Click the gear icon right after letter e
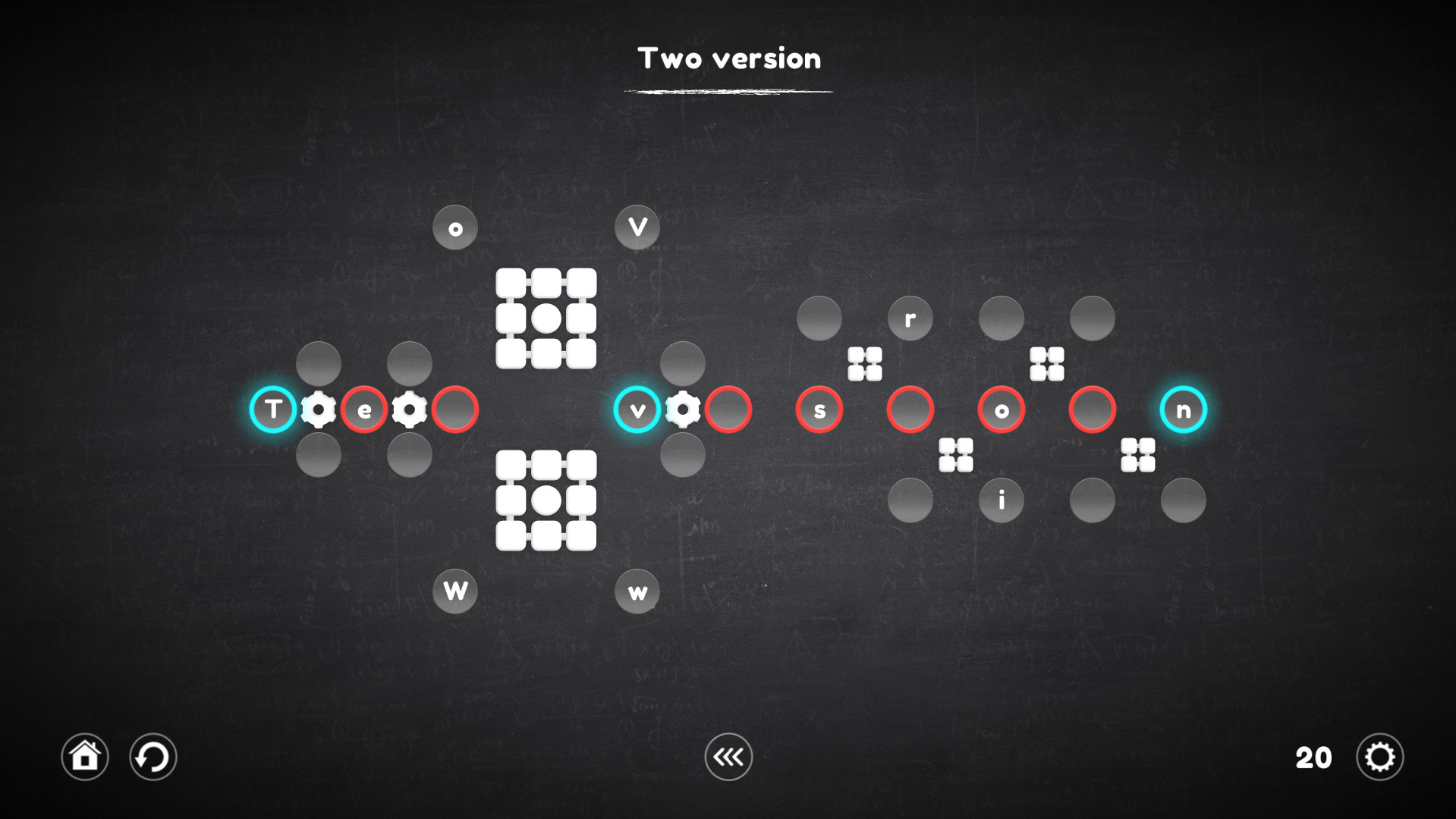The width and height of the screenshot is (1456, 819). (409, 409)
